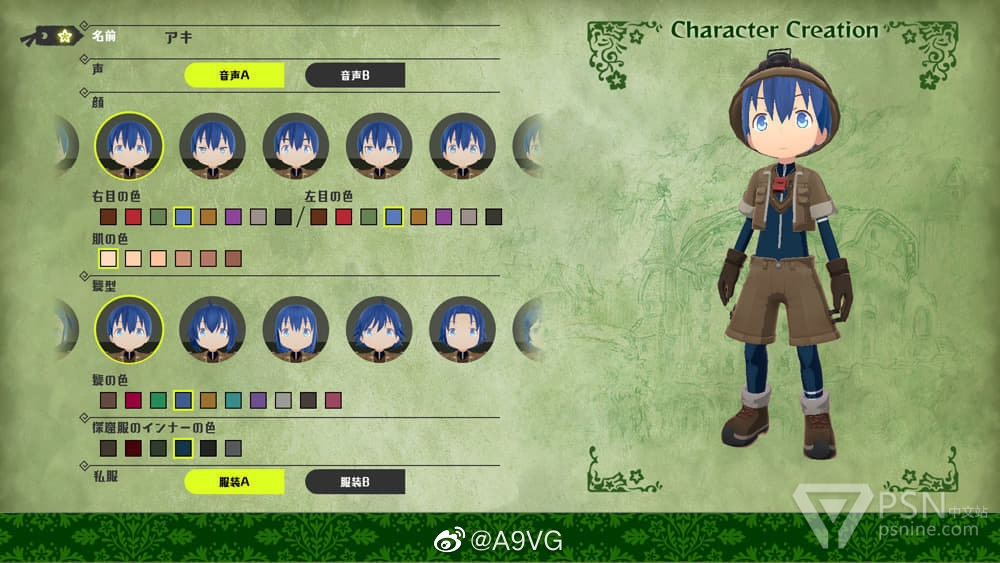
Task: Select voice option 音声A
Action: [x=234, y=76]
